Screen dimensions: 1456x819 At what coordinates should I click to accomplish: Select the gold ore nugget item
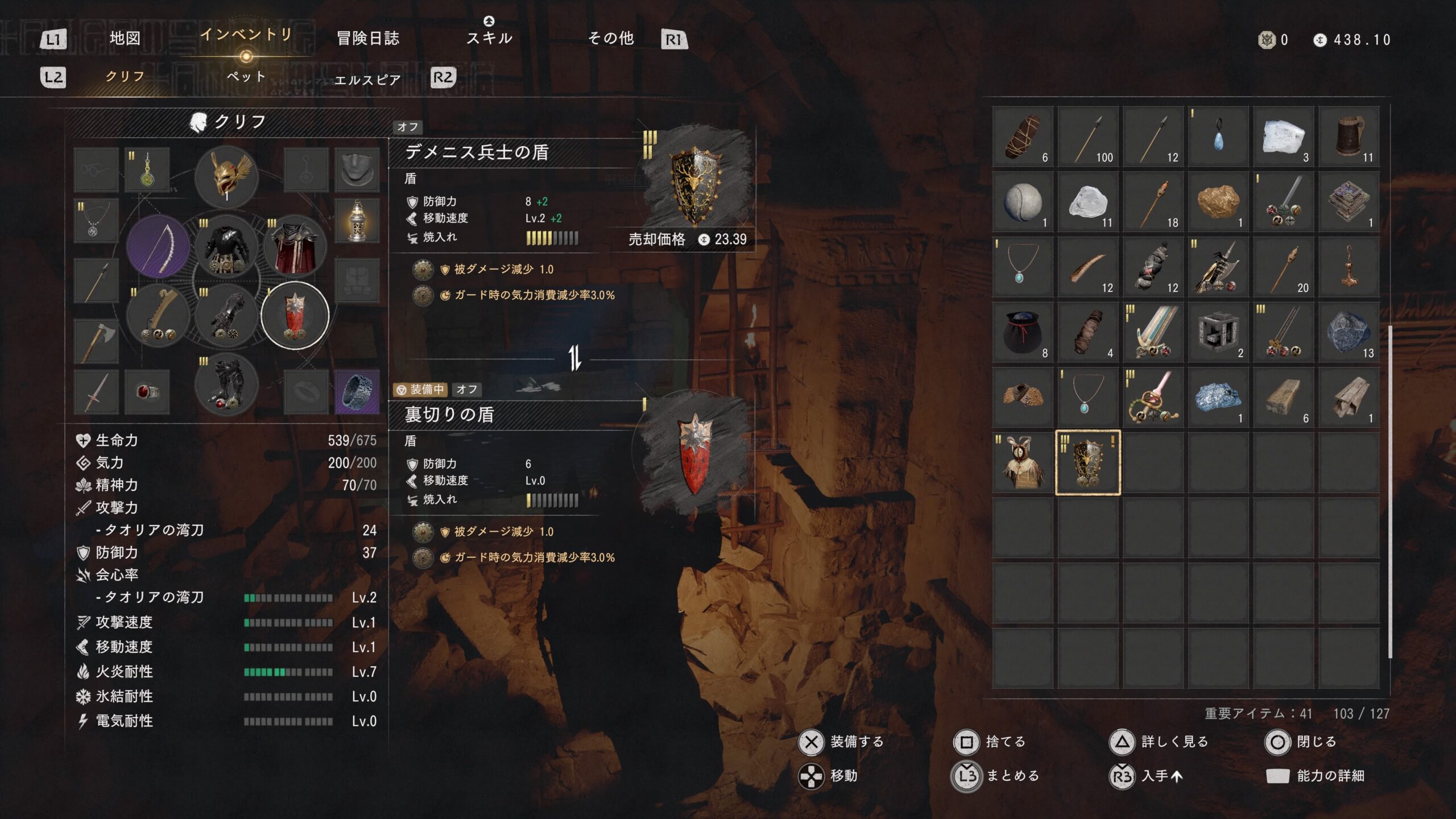pos(1218,202)
